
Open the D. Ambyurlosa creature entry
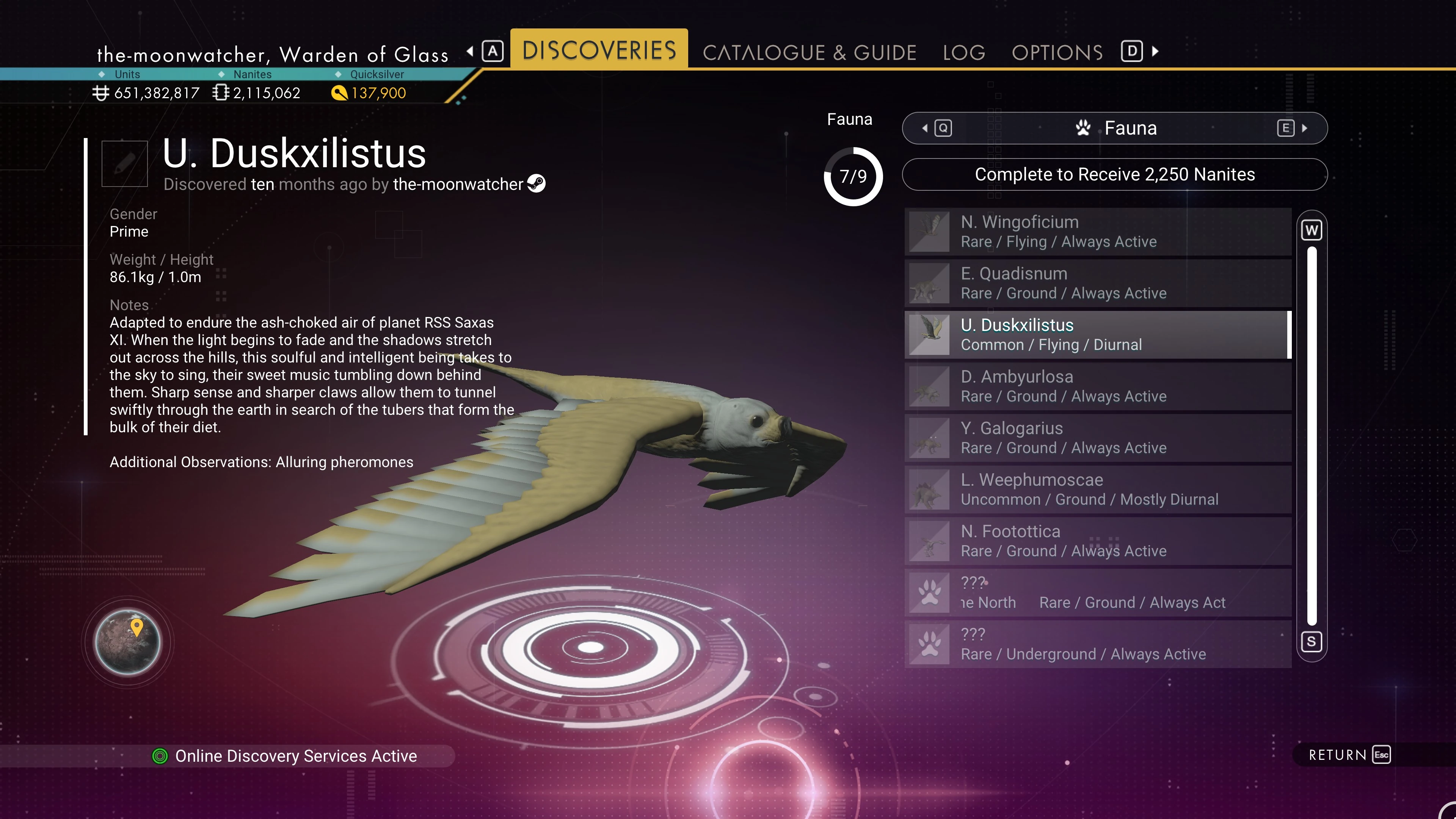[x=1097, y=386]
